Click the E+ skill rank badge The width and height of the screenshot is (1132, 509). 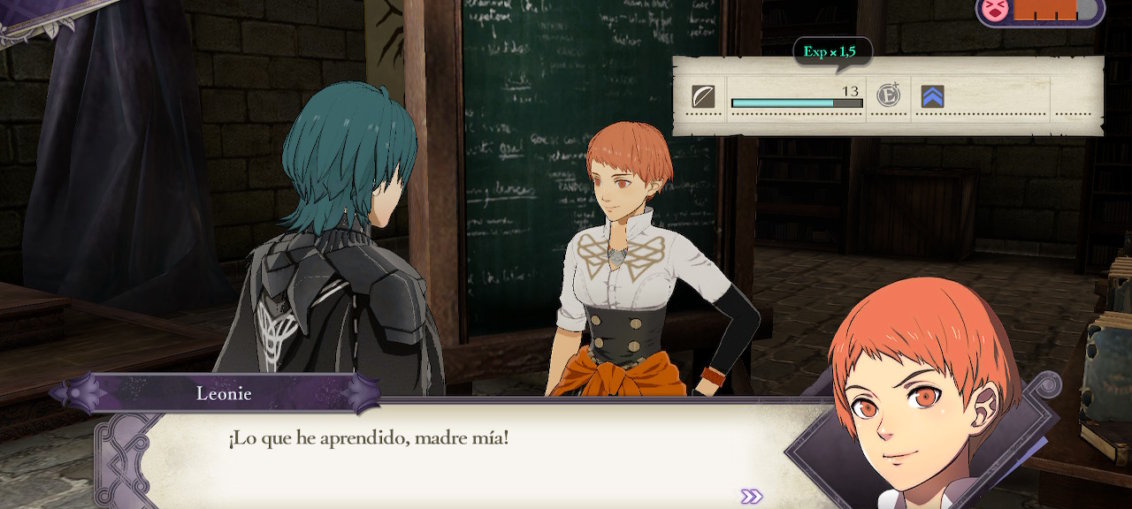pyautogui.click(x=888, y=96)
